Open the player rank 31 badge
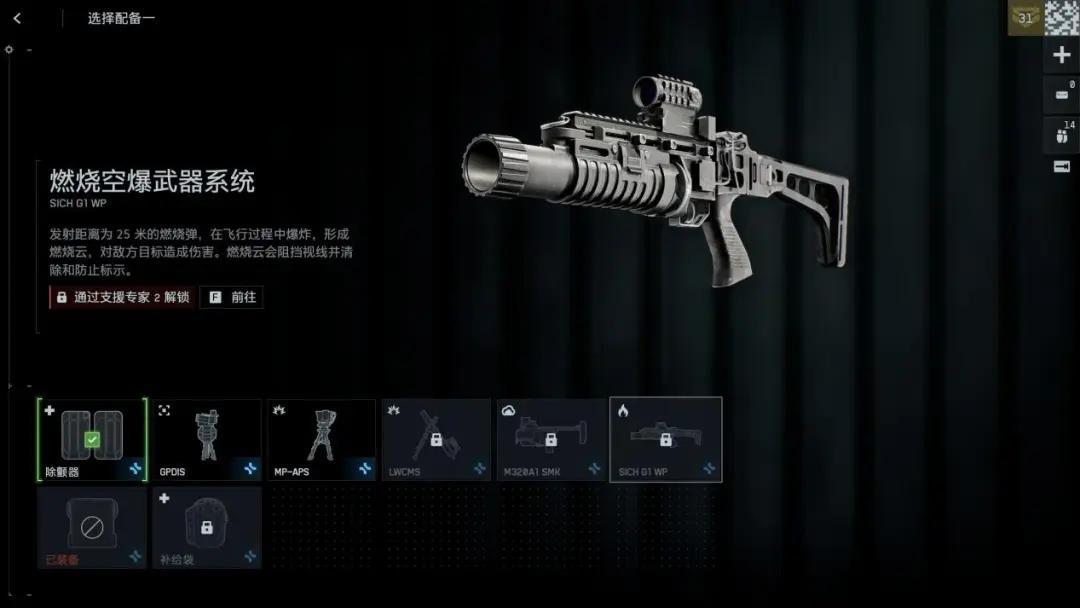Screen dimensions: 1080x608 [x=1025, y=17]
